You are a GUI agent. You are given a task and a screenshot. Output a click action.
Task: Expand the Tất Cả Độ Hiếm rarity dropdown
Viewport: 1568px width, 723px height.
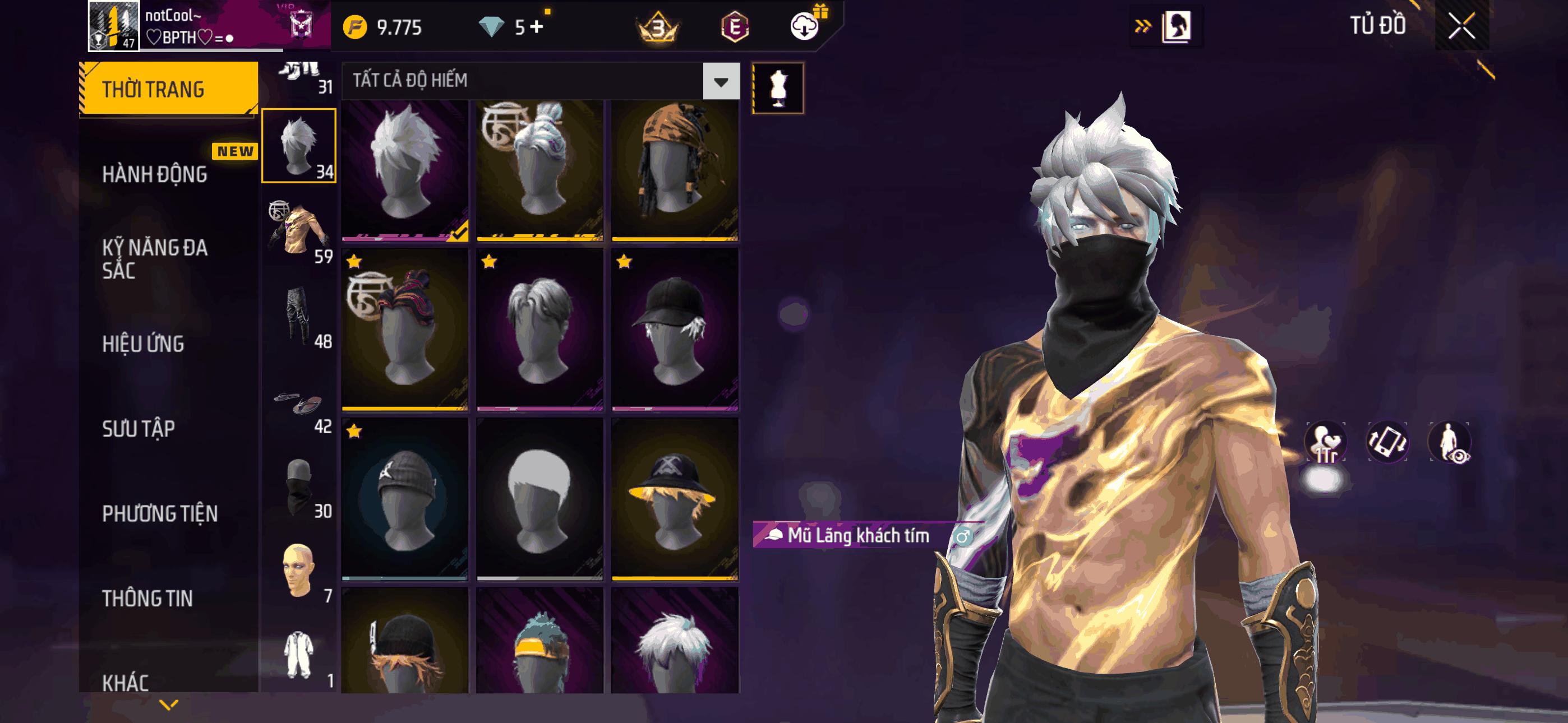[x=721, y=81]
